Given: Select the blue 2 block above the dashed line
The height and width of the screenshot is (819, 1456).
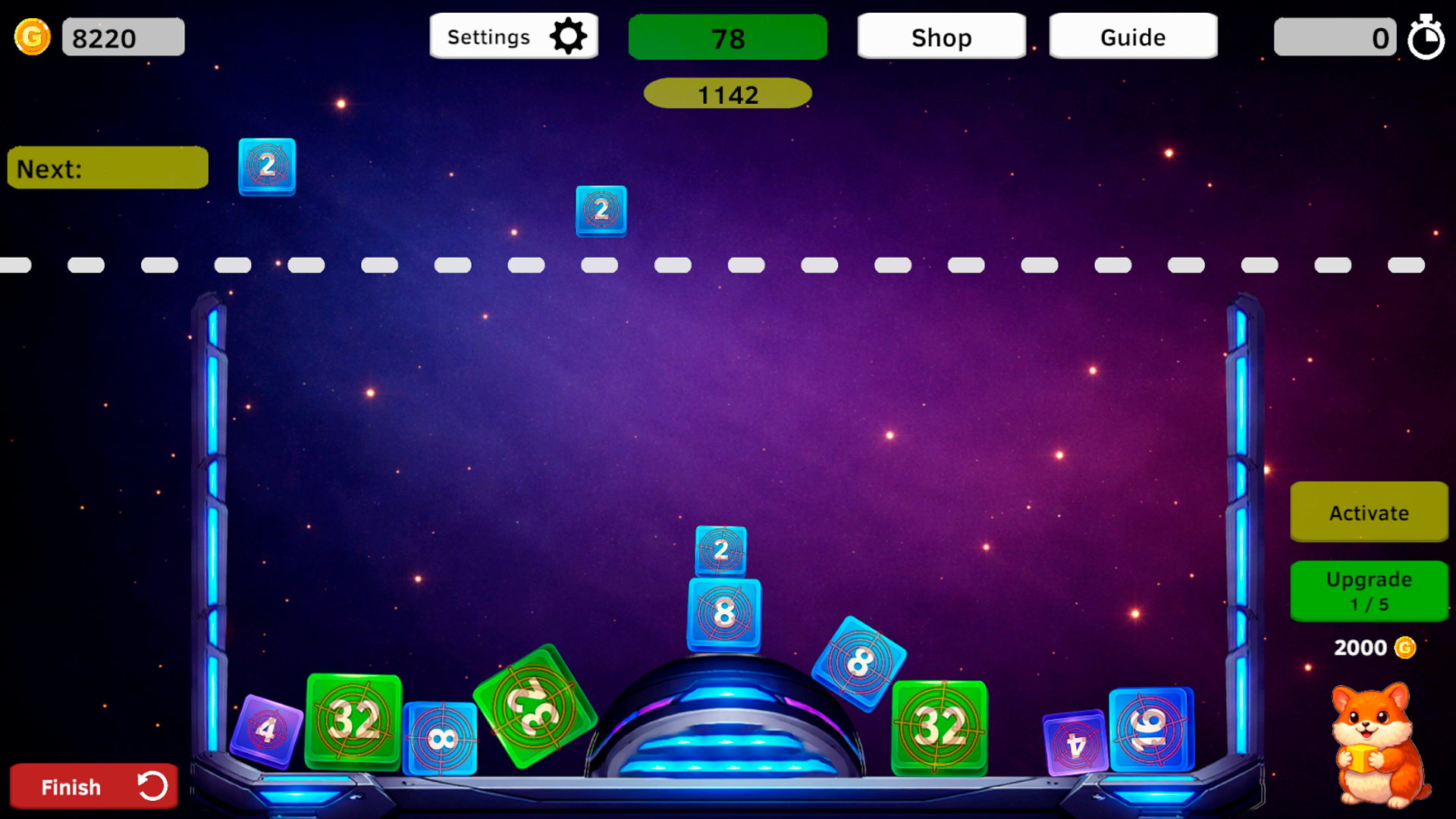Looking at the screenshot, I should point(601,212).
